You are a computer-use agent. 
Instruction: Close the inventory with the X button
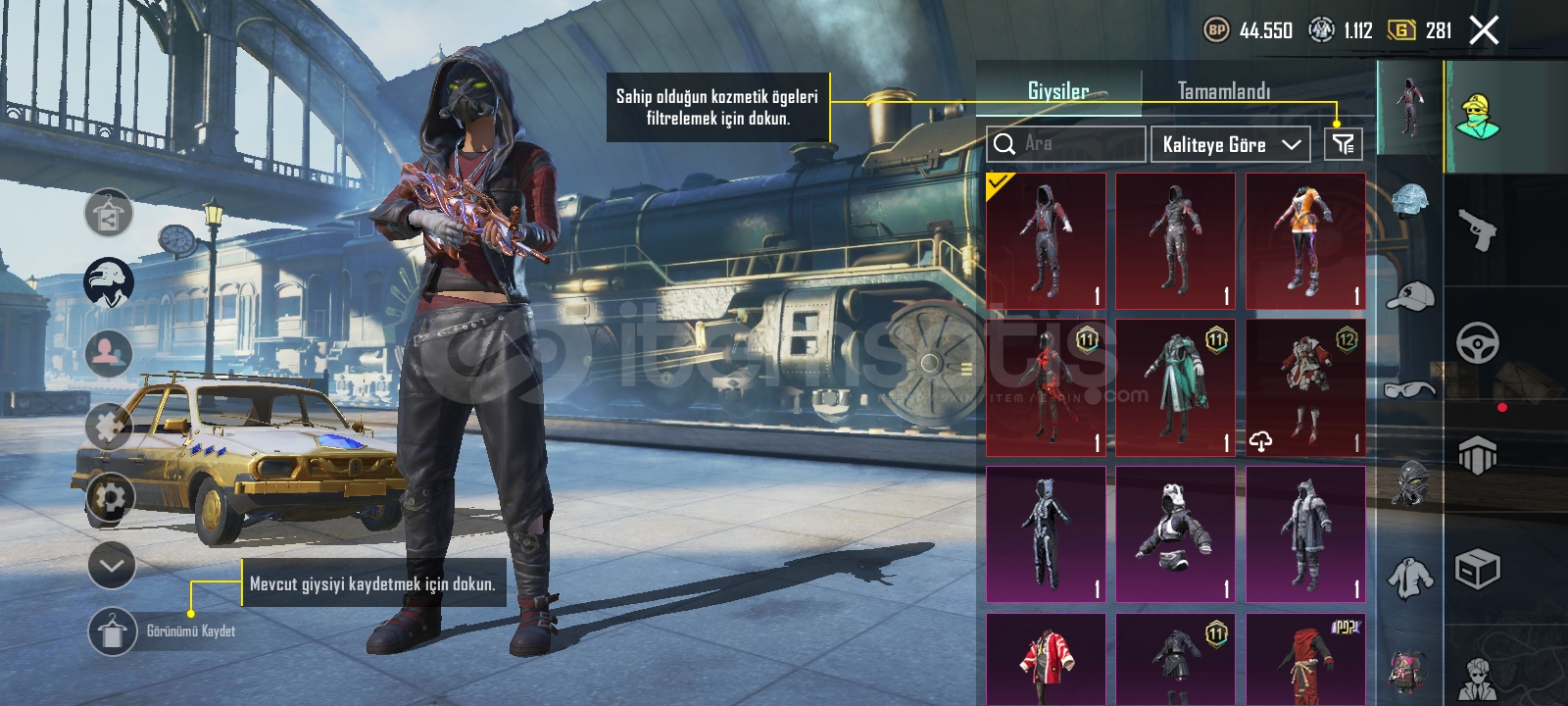(x=1484, y=30)
